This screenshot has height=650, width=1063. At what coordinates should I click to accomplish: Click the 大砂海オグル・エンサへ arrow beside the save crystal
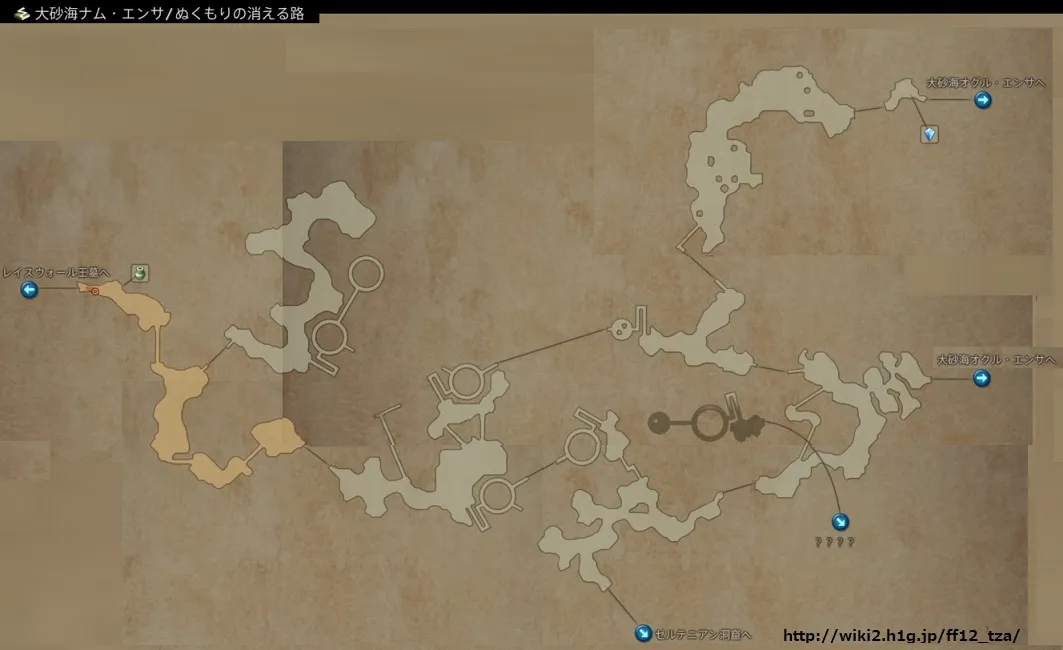point(983,100)
